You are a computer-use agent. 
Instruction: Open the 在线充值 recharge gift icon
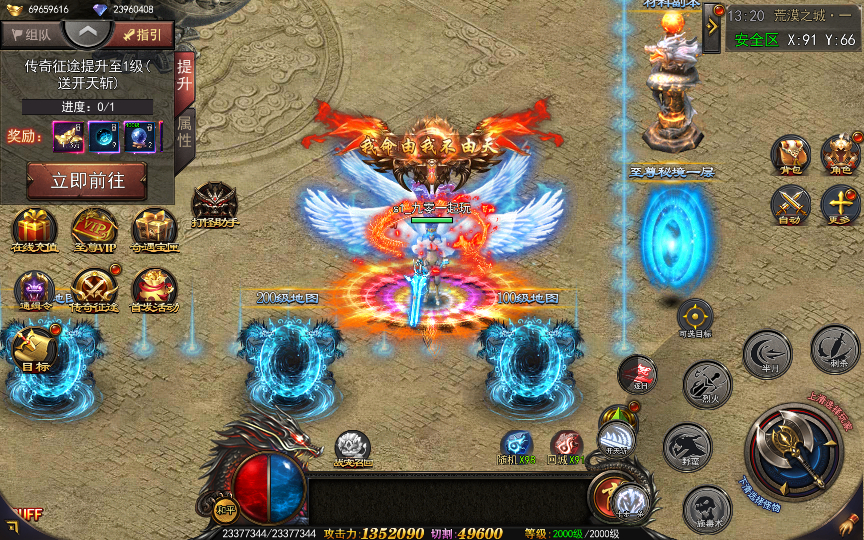coord(35,230)
